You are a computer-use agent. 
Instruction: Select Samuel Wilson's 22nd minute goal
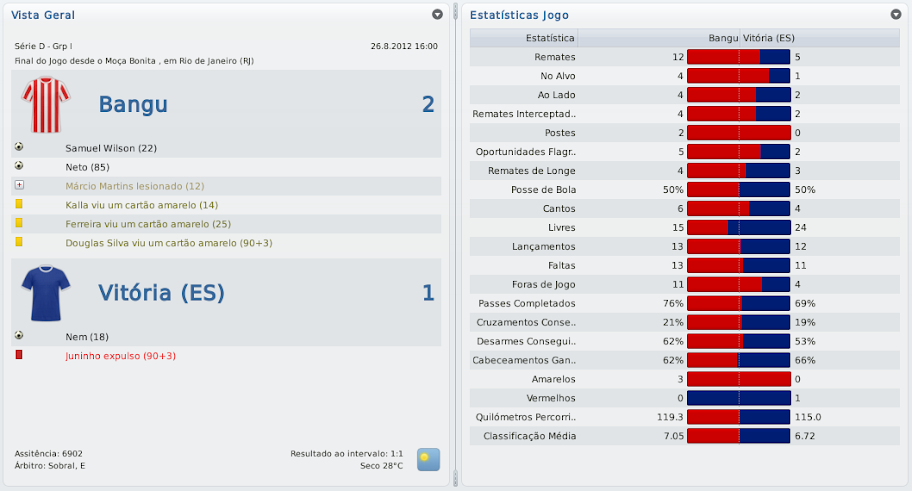tap(112, 148)
